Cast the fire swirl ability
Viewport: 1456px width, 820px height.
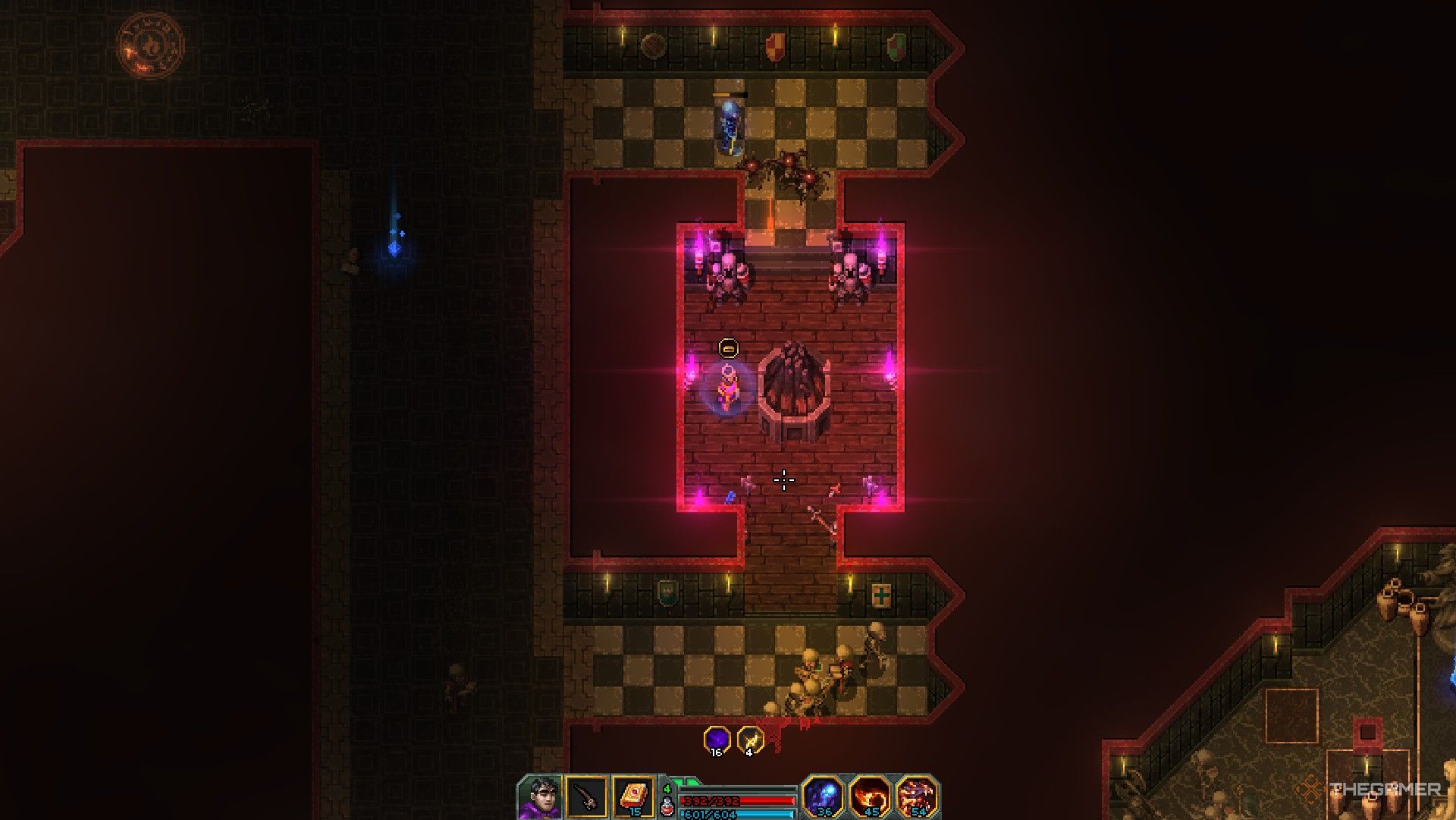[x=870, y=796]
